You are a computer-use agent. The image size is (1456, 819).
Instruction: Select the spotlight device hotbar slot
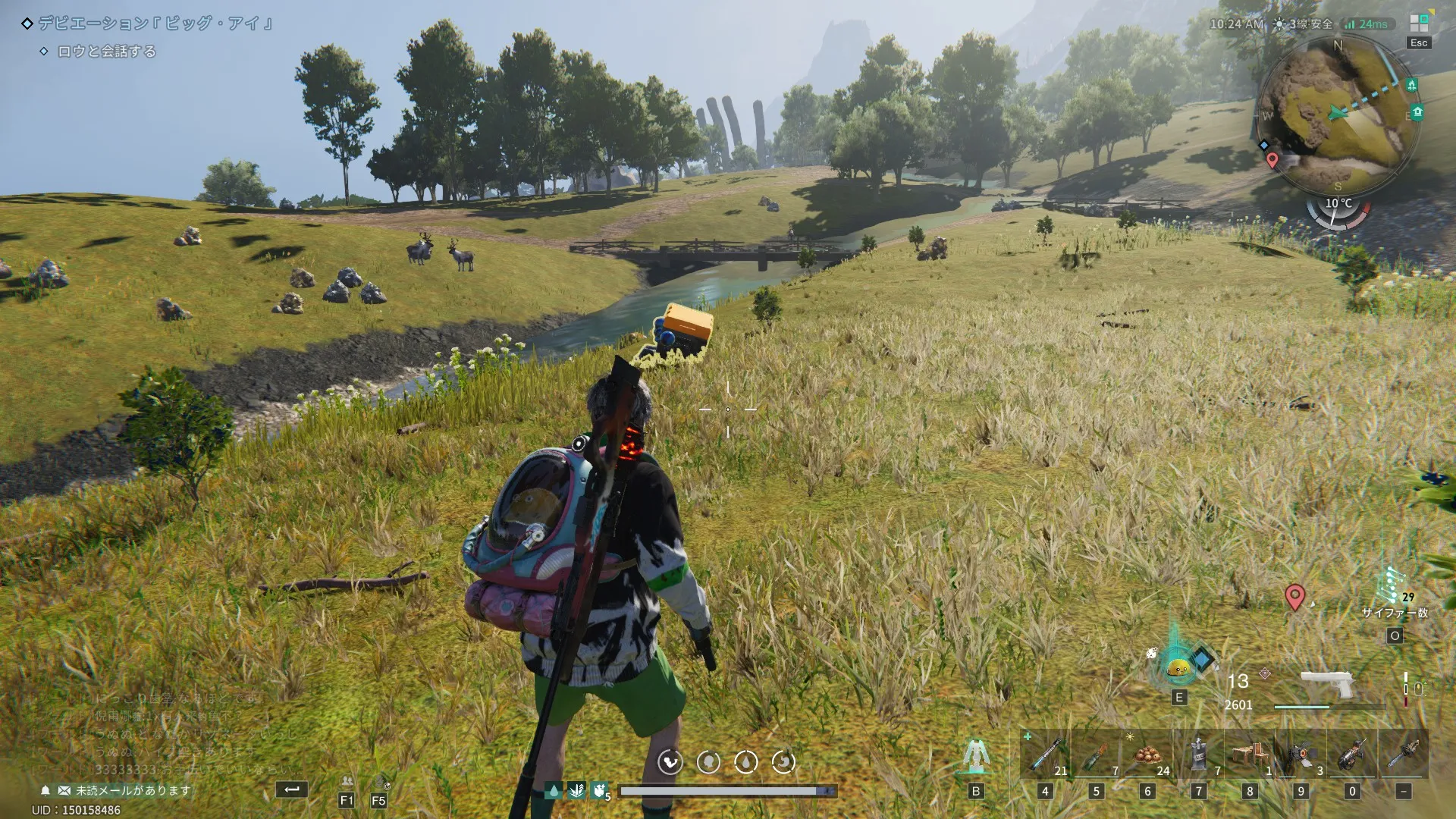click(x=1301, y=754)
